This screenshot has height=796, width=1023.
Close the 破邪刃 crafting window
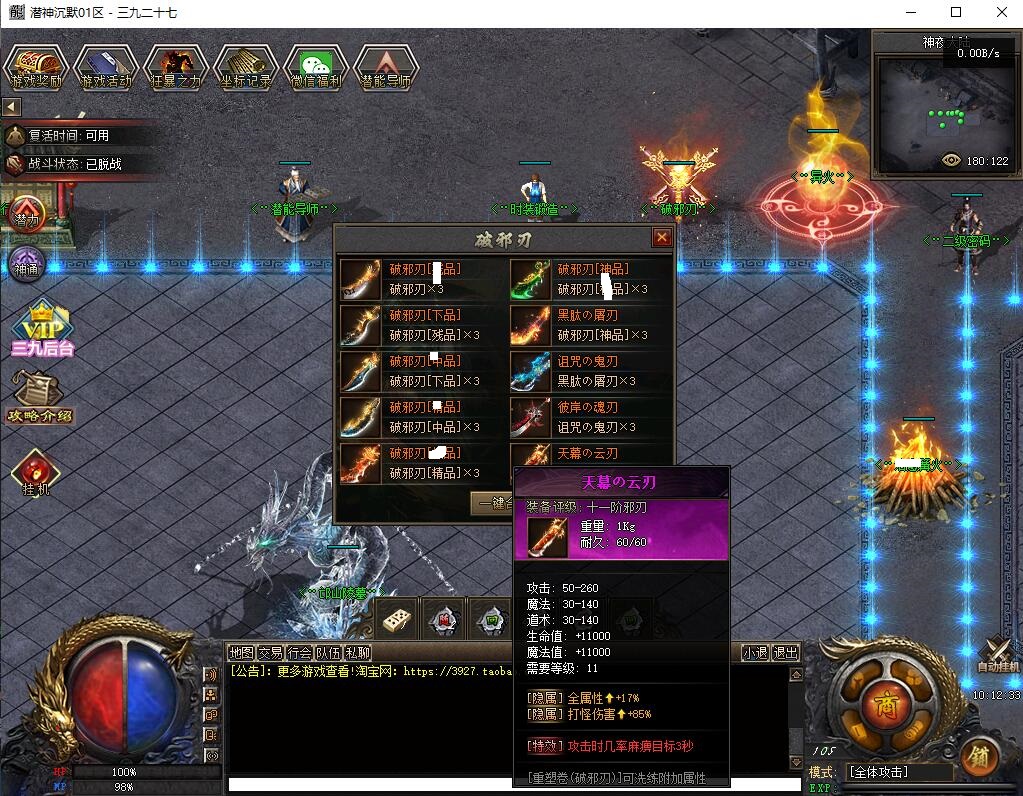tap(661, 238)
